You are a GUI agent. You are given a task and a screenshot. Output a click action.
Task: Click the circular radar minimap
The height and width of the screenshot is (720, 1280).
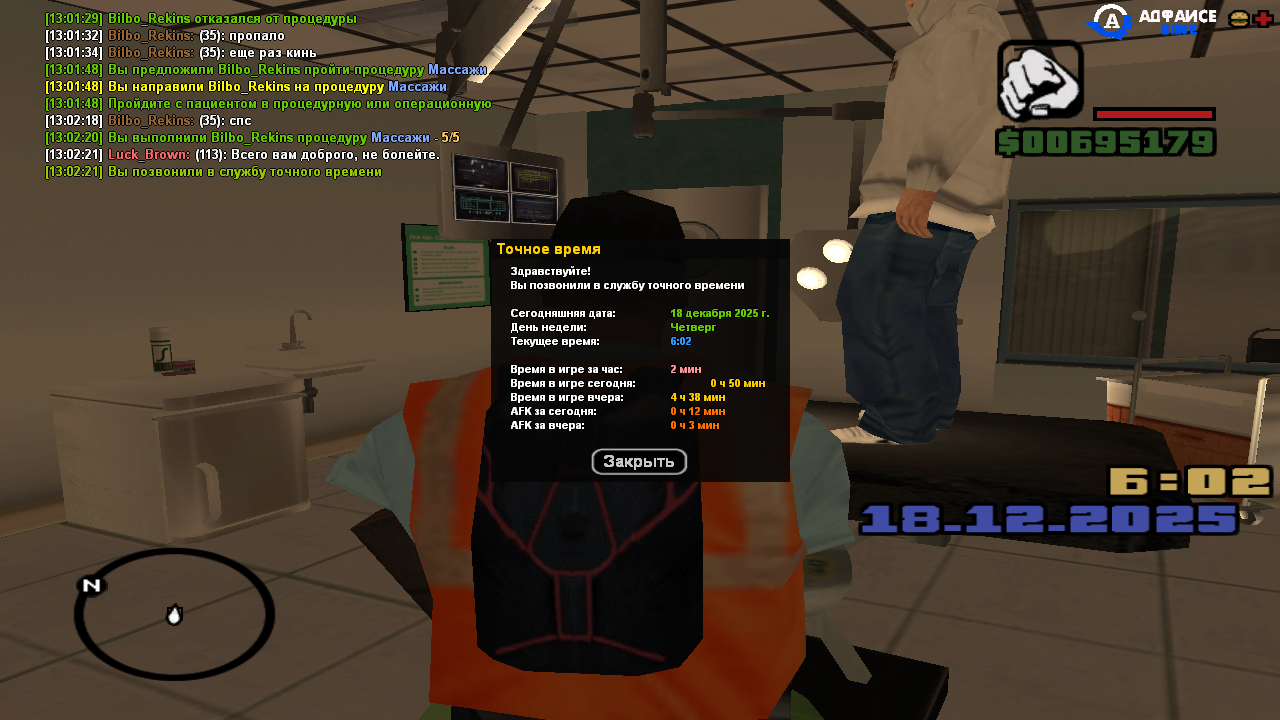(174, 614)
